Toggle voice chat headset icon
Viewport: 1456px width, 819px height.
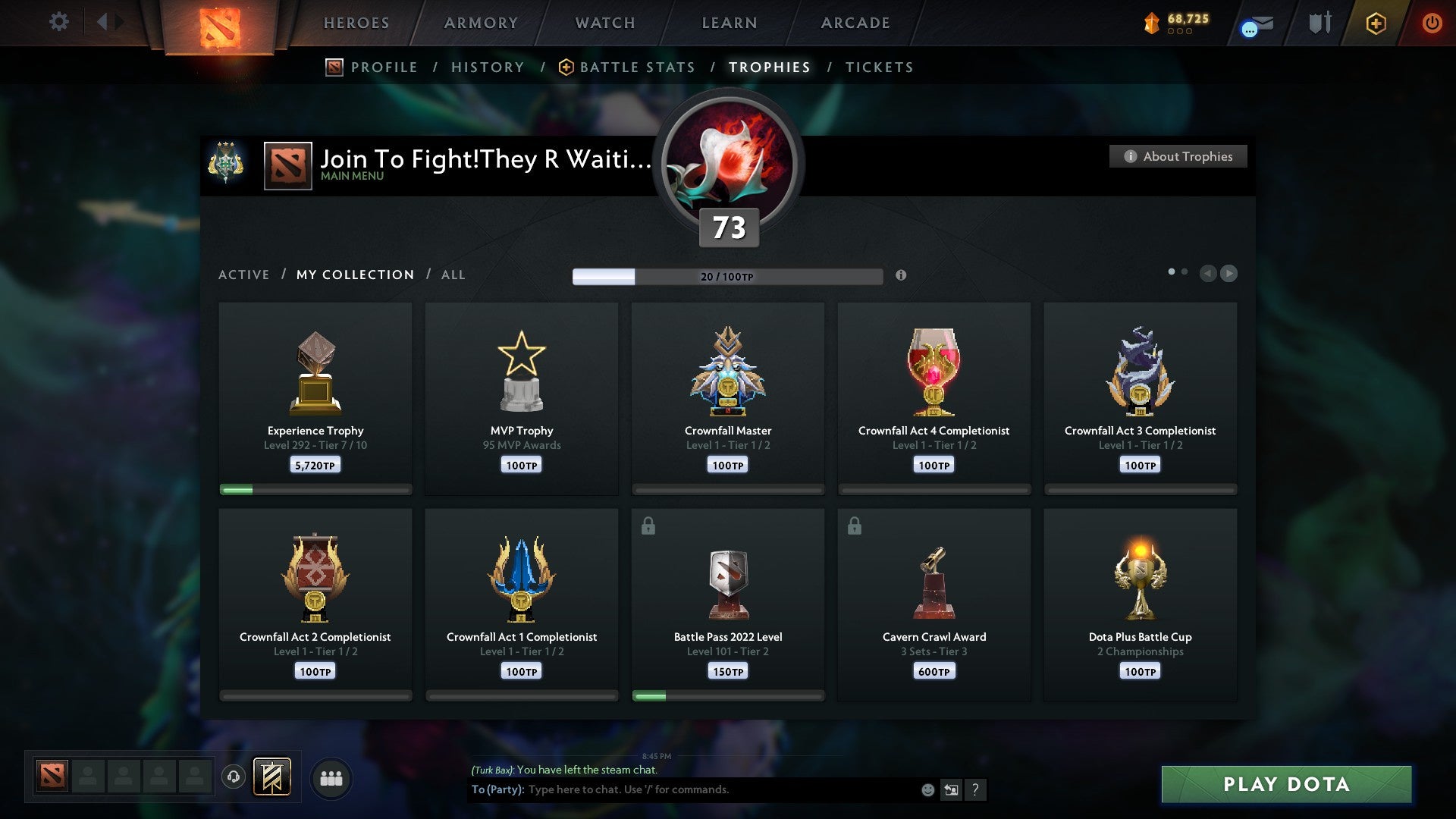[234, 778]
